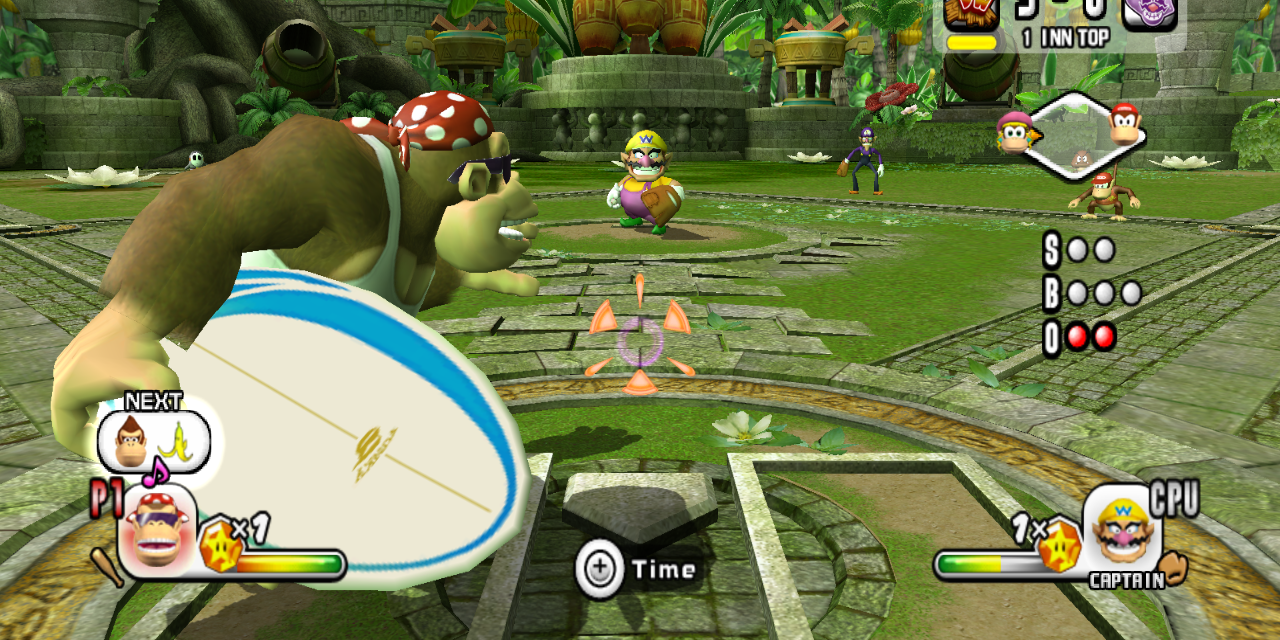Click the Goomba icon inside the base diamond

coord(1081,158)
